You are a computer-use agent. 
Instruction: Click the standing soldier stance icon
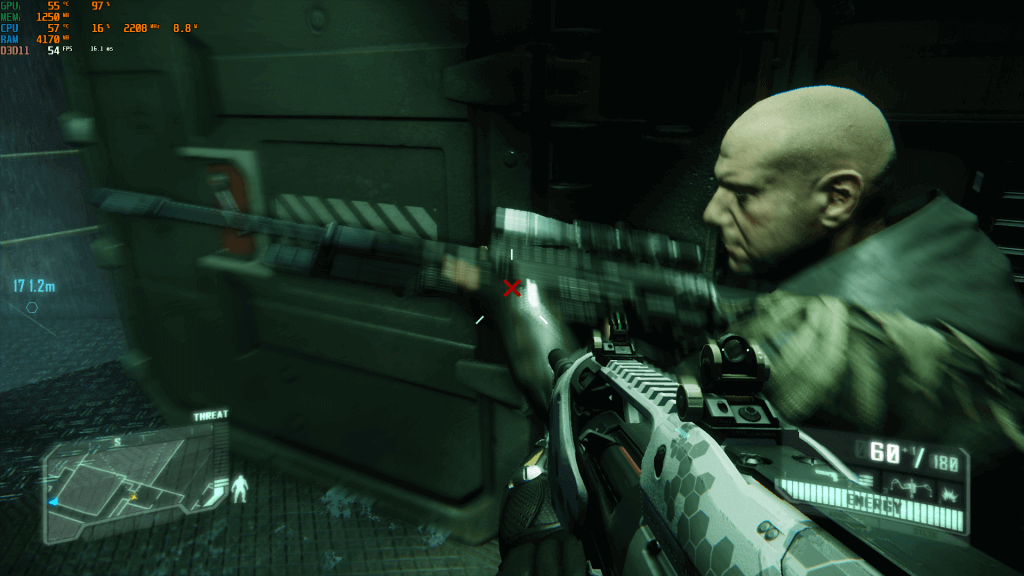tap(240, 488)
